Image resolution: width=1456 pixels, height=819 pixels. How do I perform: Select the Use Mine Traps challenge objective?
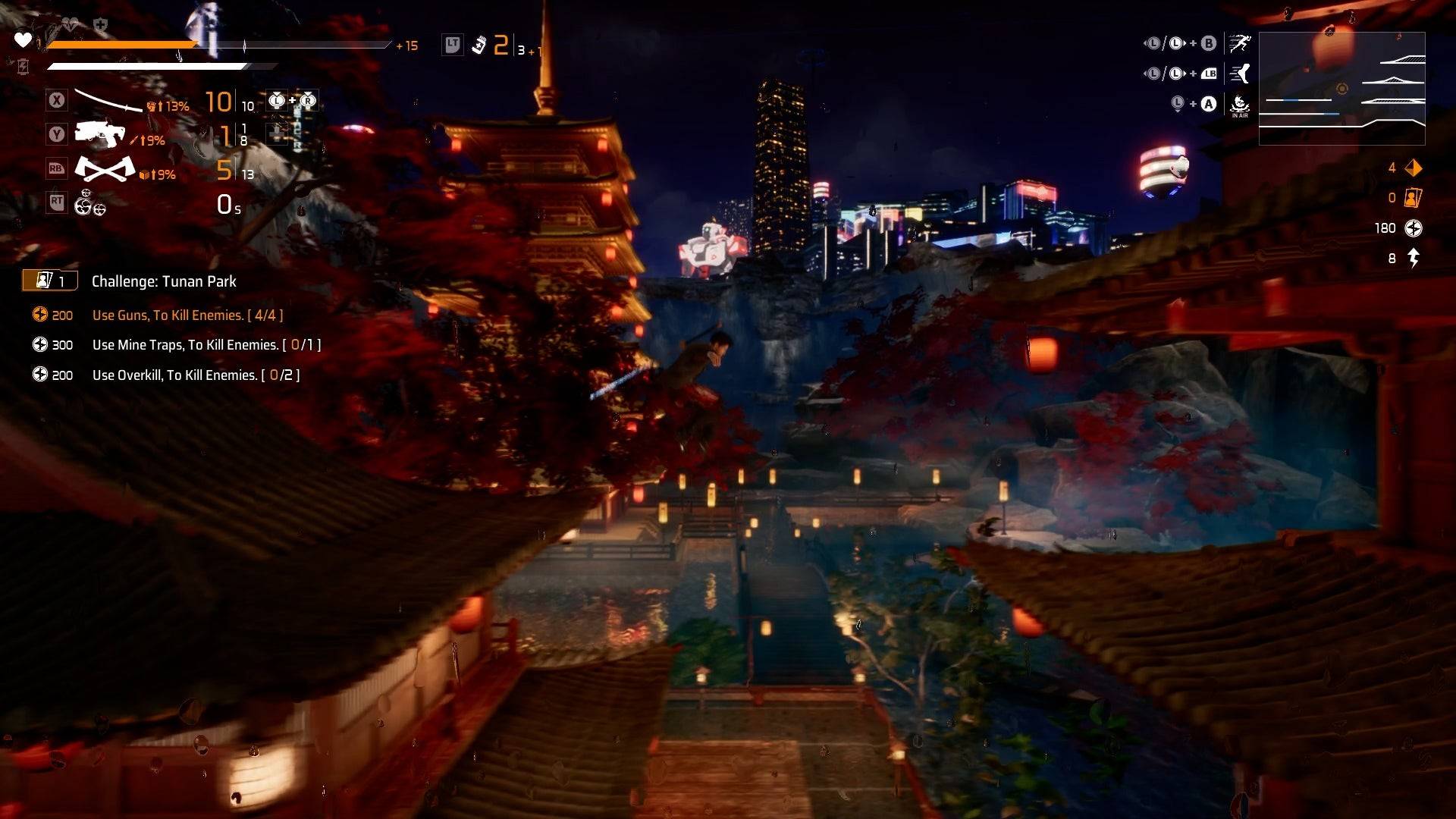[206, 345]
